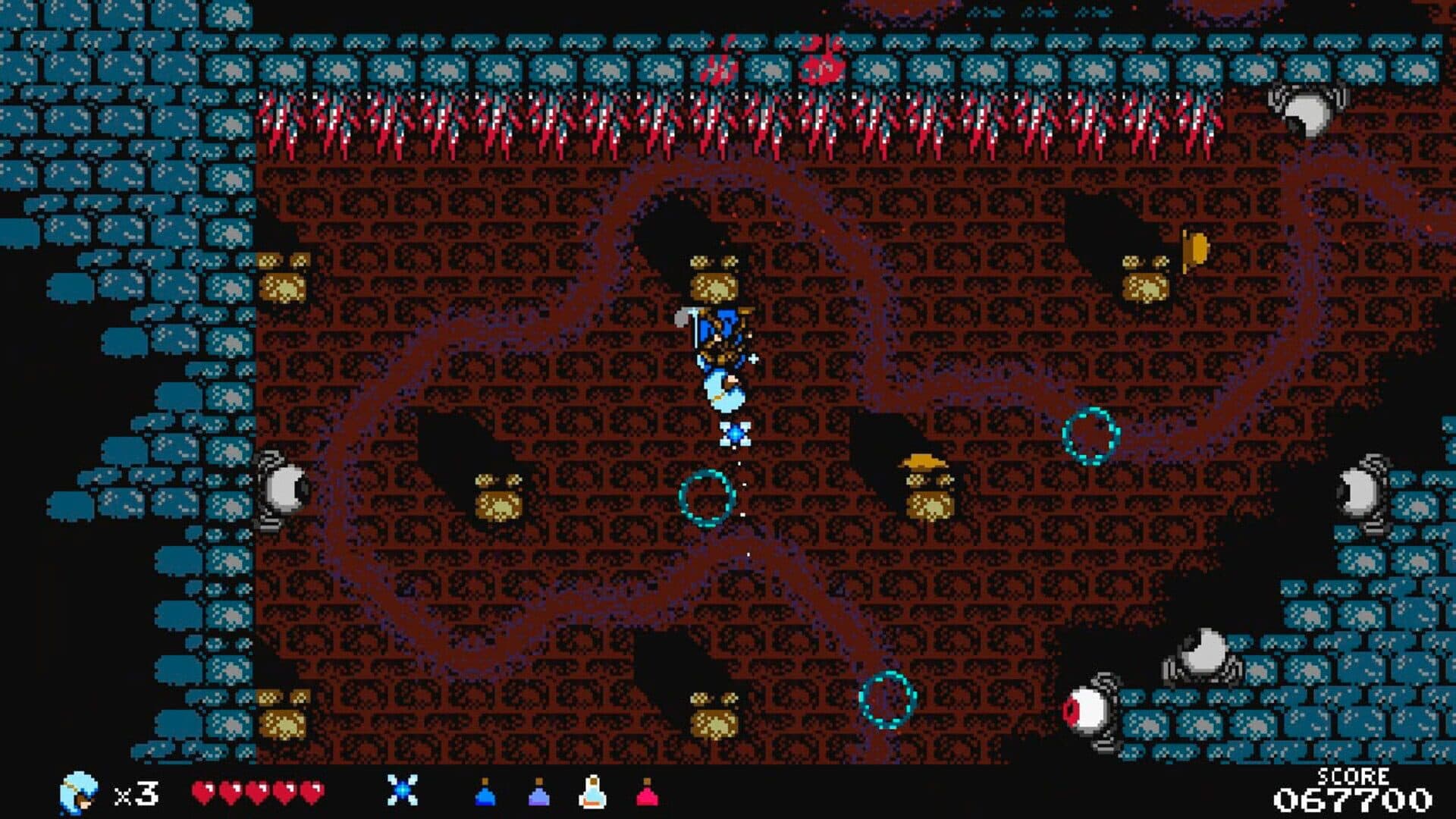
Task: Choose the purple potion
Action: pos(538,793)
